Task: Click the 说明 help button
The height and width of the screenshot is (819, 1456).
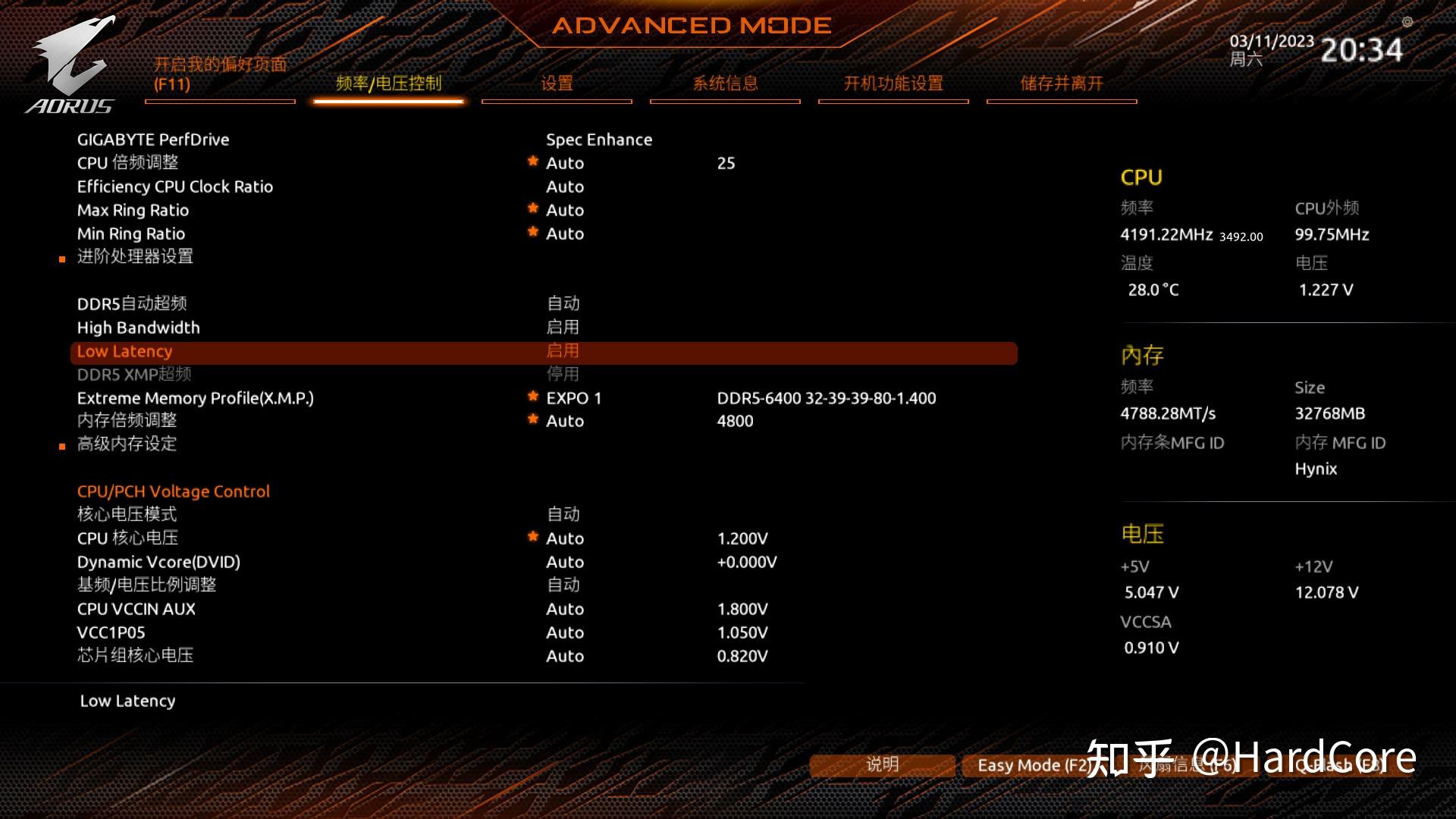Action: (x=882, y=764)
